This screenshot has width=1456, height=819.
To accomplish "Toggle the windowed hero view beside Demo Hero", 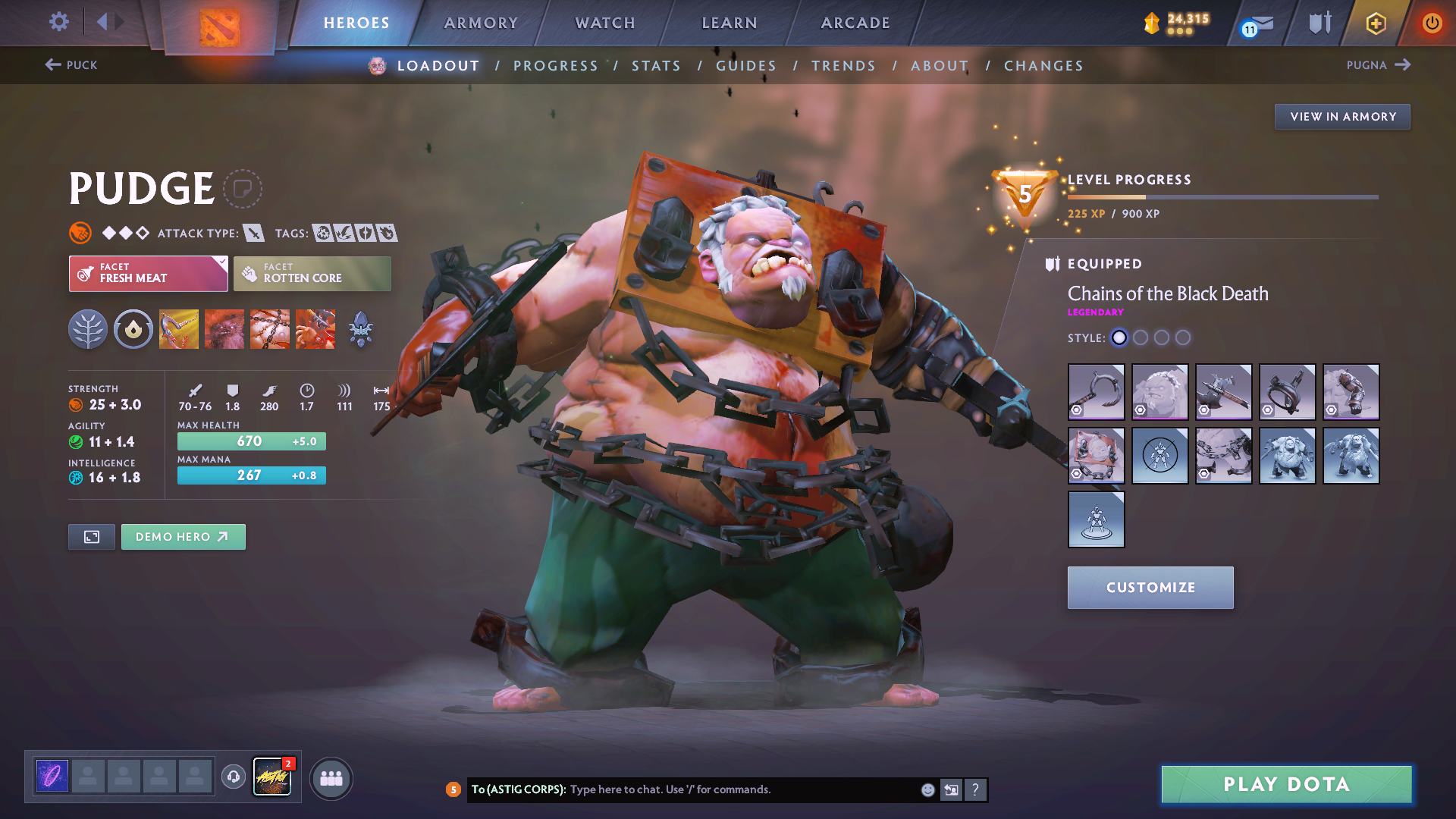I will point(91,536).
